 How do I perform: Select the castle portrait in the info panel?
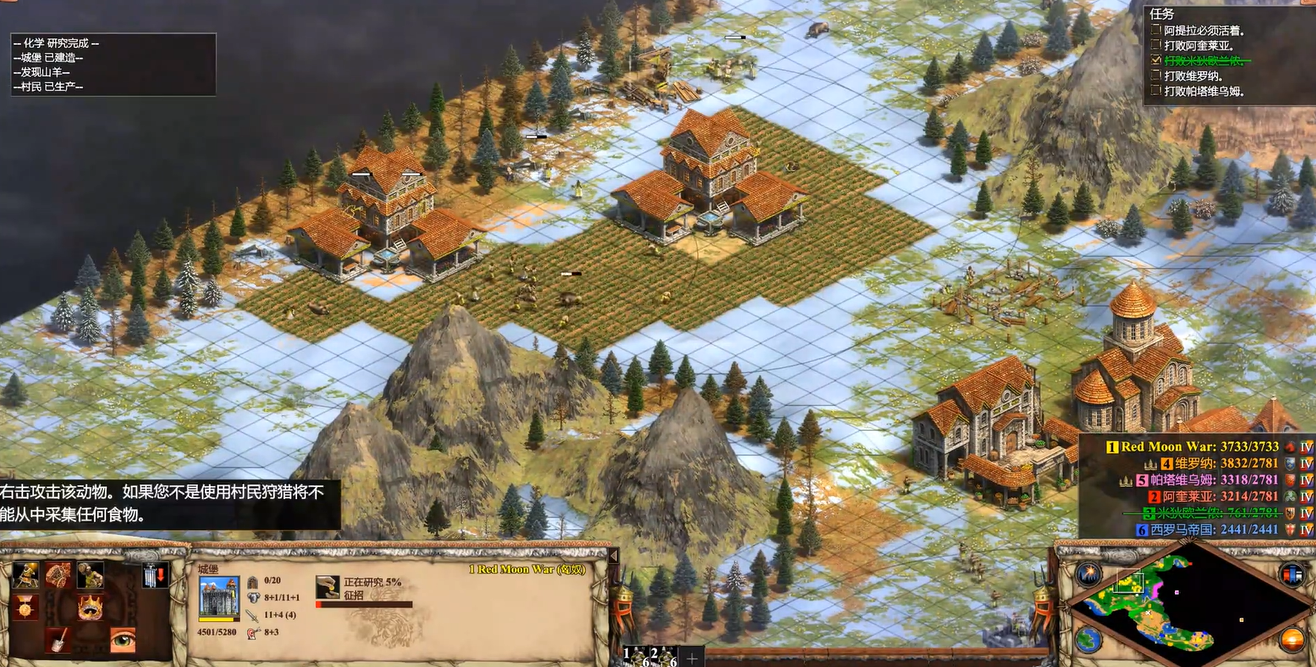point(219,597)
